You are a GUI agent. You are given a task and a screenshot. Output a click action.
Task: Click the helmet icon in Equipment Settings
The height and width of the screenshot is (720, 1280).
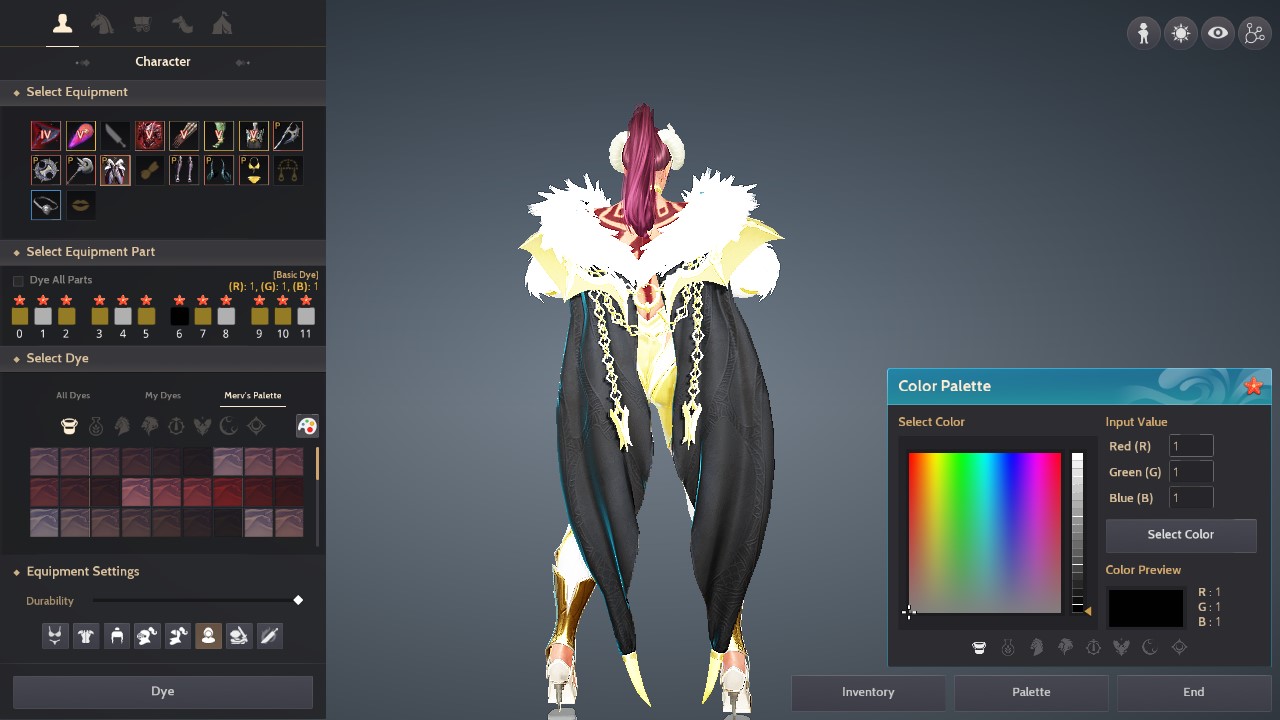(x=116, y=635)
